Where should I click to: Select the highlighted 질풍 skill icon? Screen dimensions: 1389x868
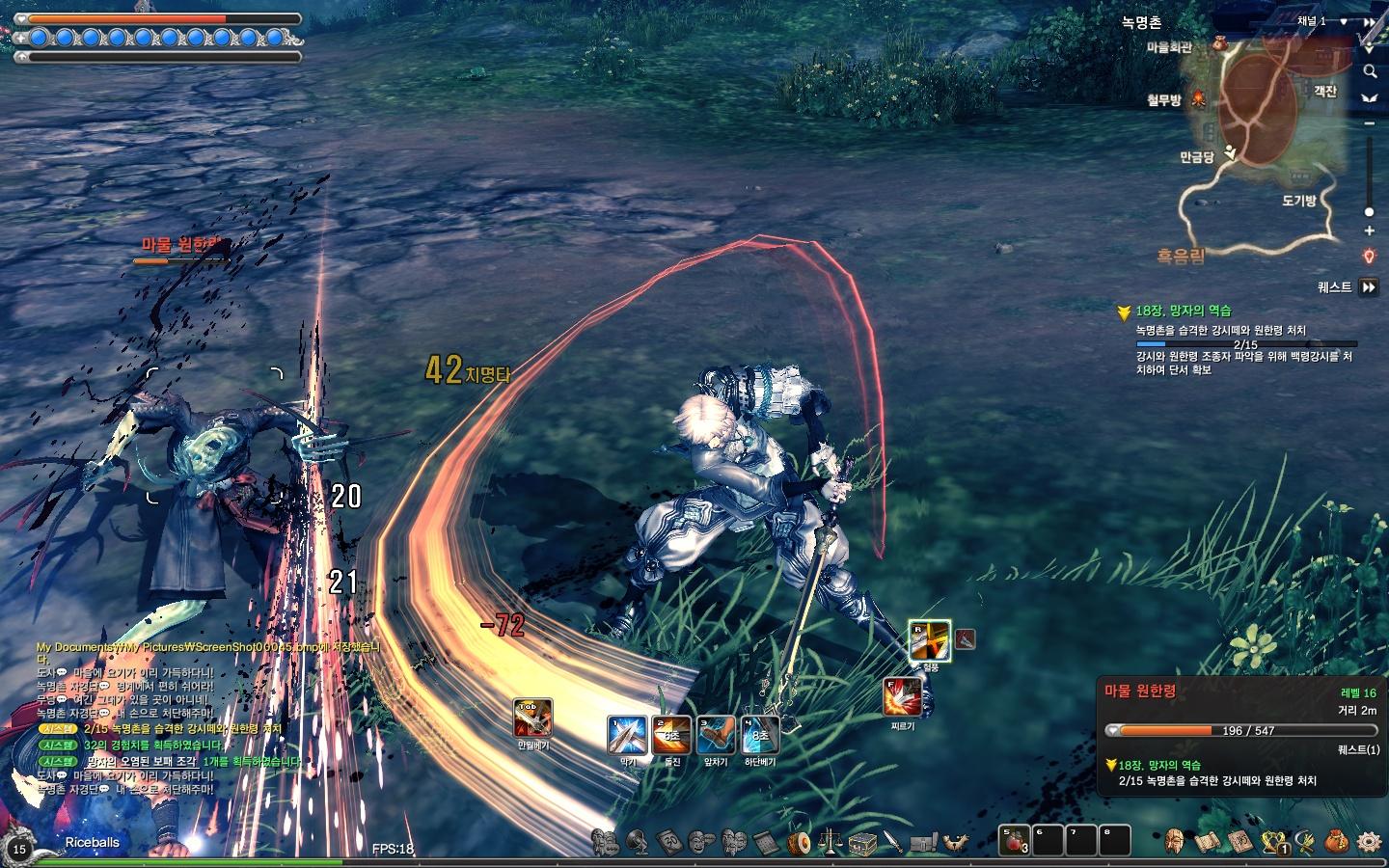(x=929, y=641)
